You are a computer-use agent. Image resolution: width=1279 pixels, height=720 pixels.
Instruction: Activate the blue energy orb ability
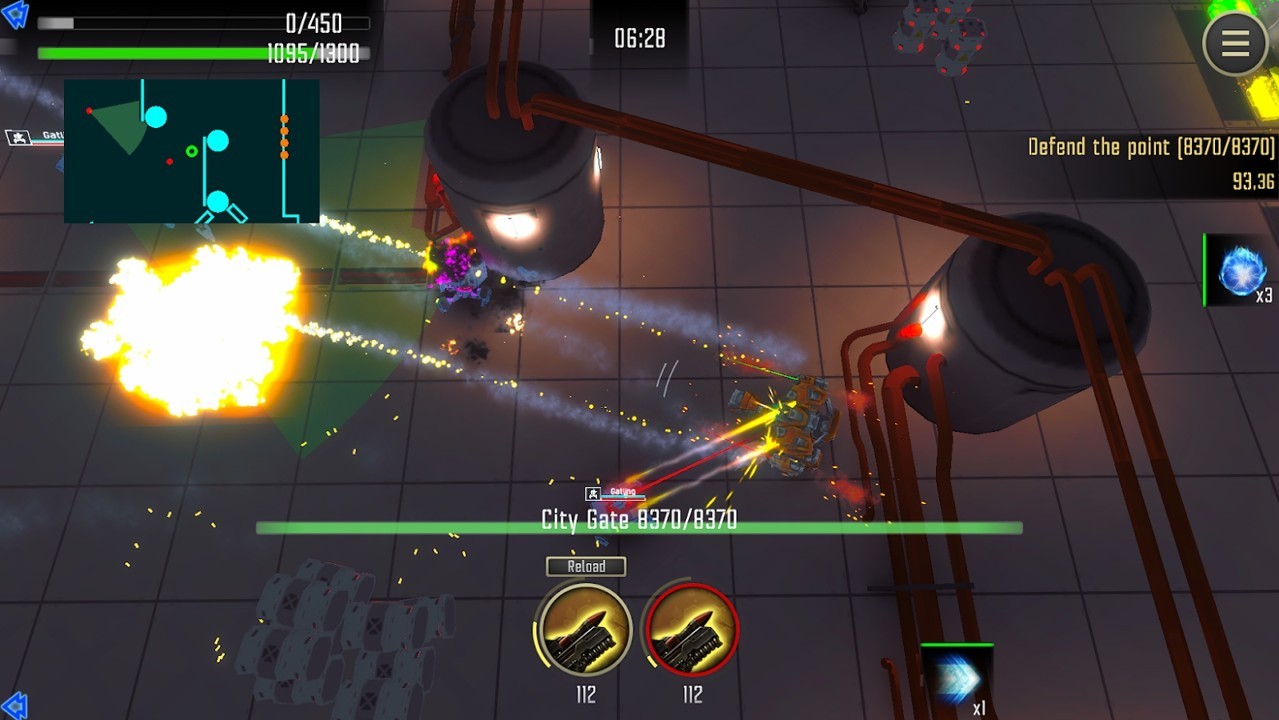pyautogui.click(x=1241, y=270)
